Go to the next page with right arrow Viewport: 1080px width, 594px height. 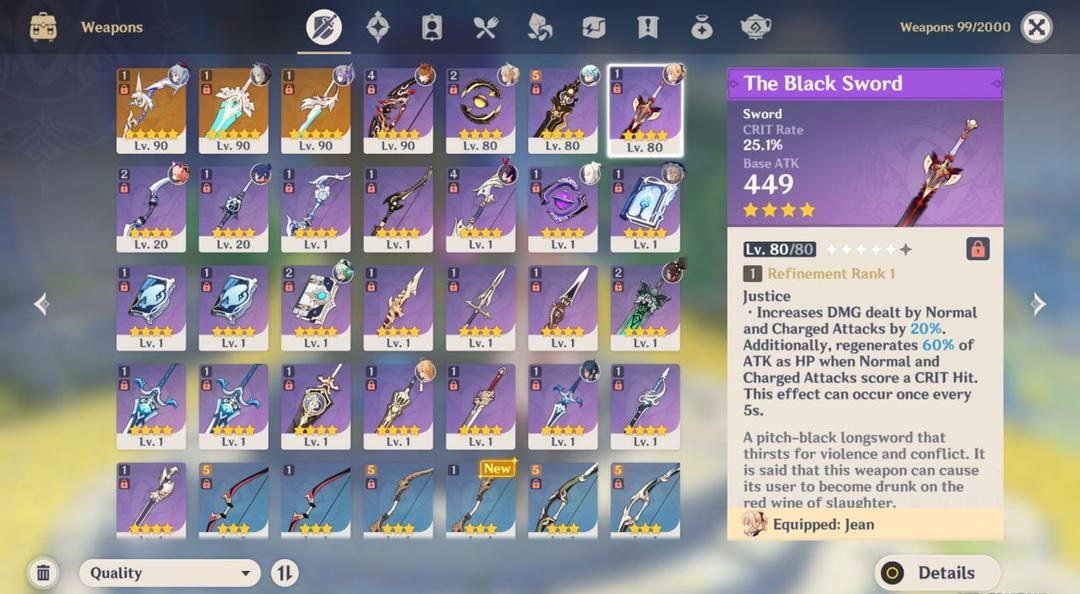click(1039, 304)
